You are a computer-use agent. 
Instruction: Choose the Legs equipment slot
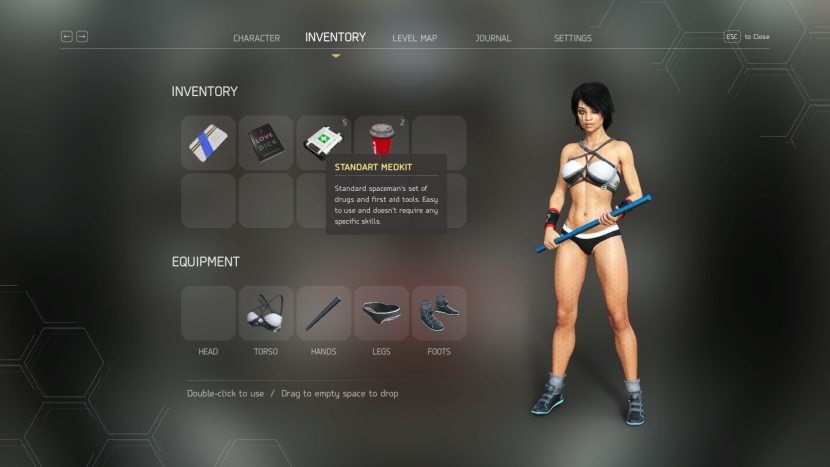381,313
